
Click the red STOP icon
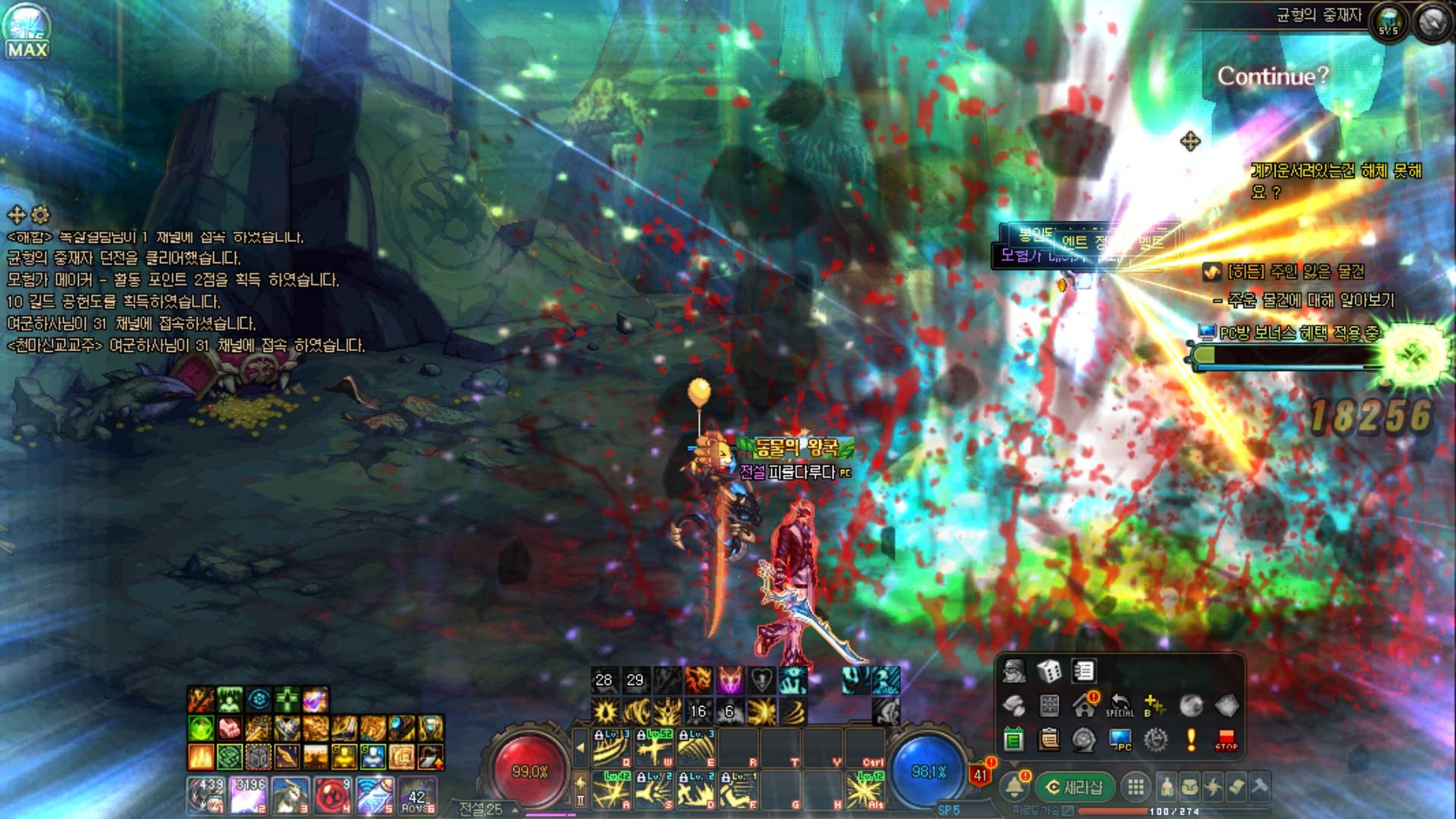(1225, 739)
